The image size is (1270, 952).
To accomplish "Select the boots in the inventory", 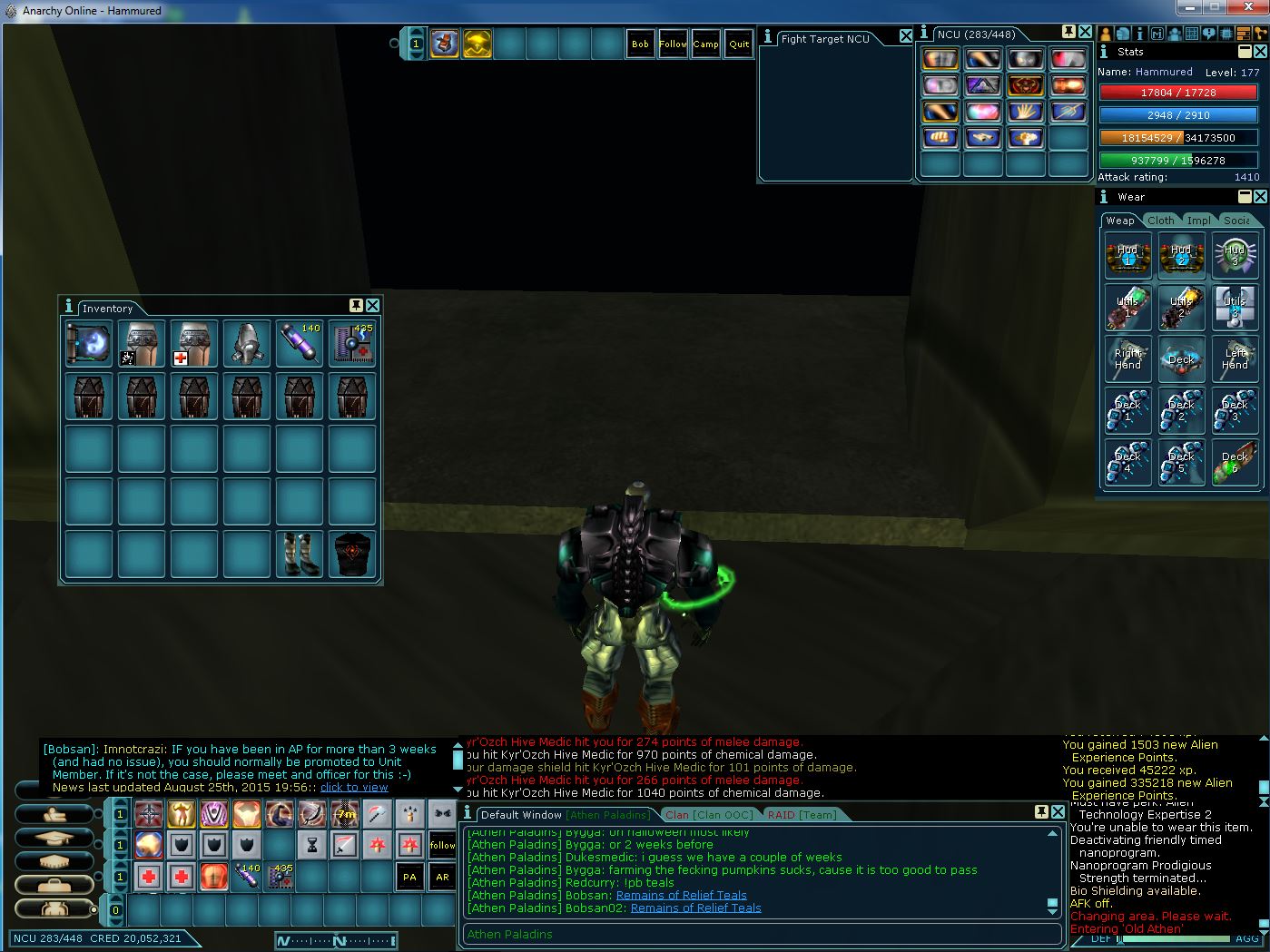I will [x=300, y=554].
